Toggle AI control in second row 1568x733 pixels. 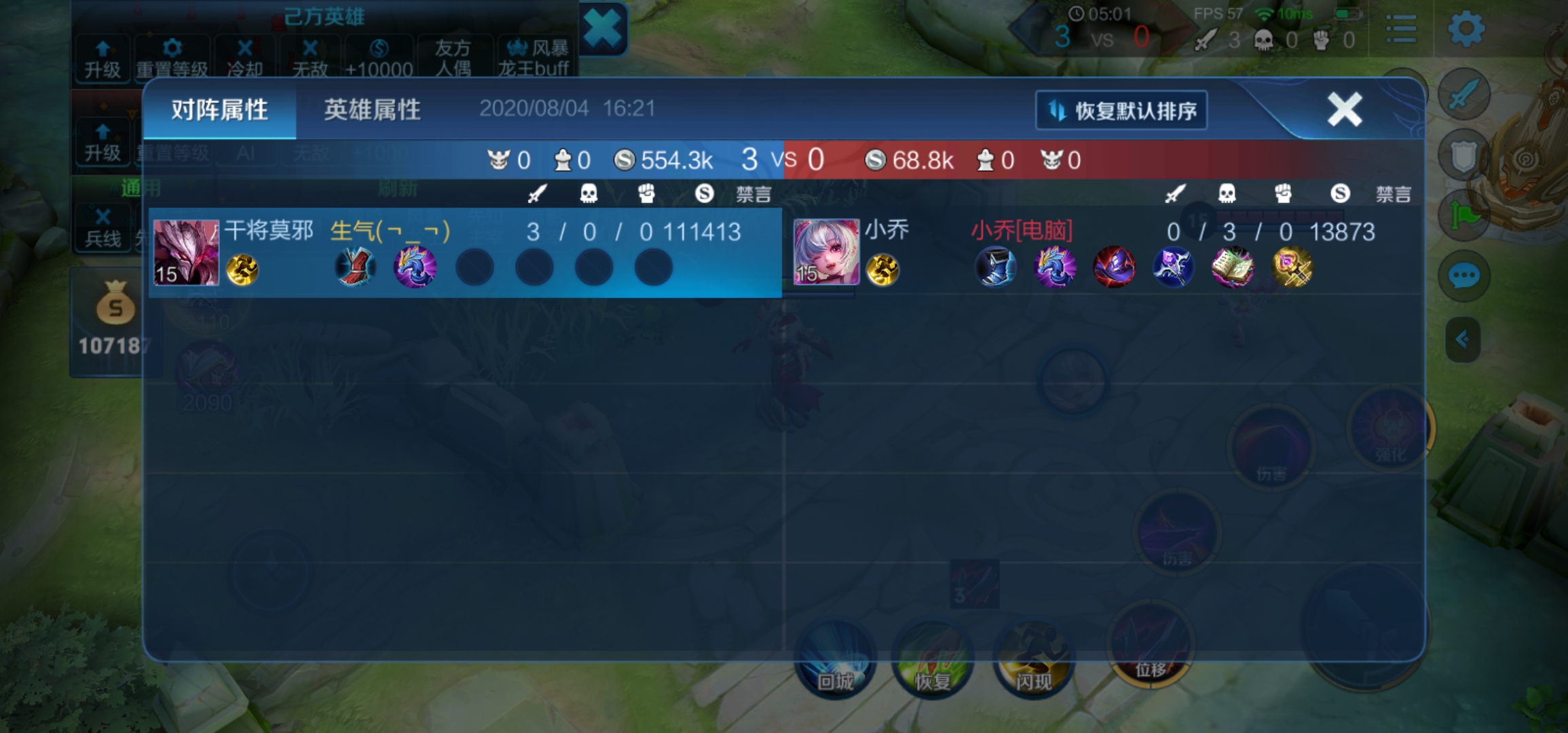[245, 152]
